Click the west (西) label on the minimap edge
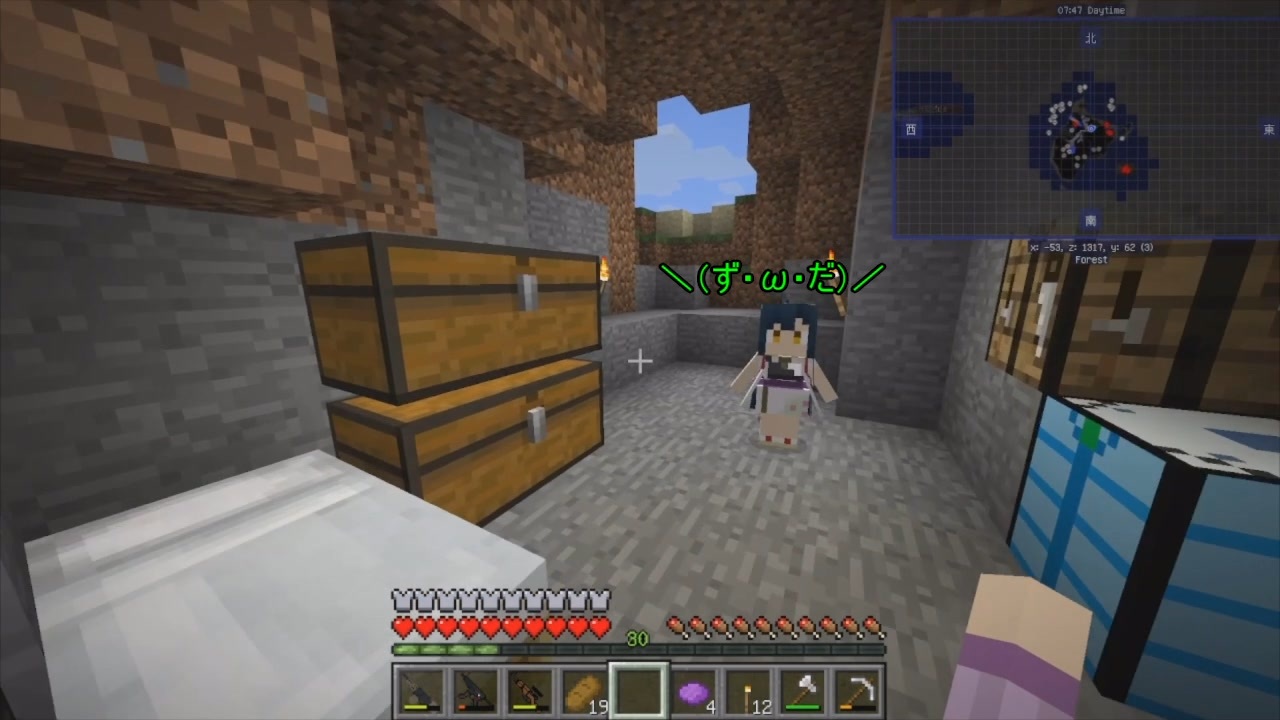The width and height of the screenshot is (1280, 720). coord(910,130)
